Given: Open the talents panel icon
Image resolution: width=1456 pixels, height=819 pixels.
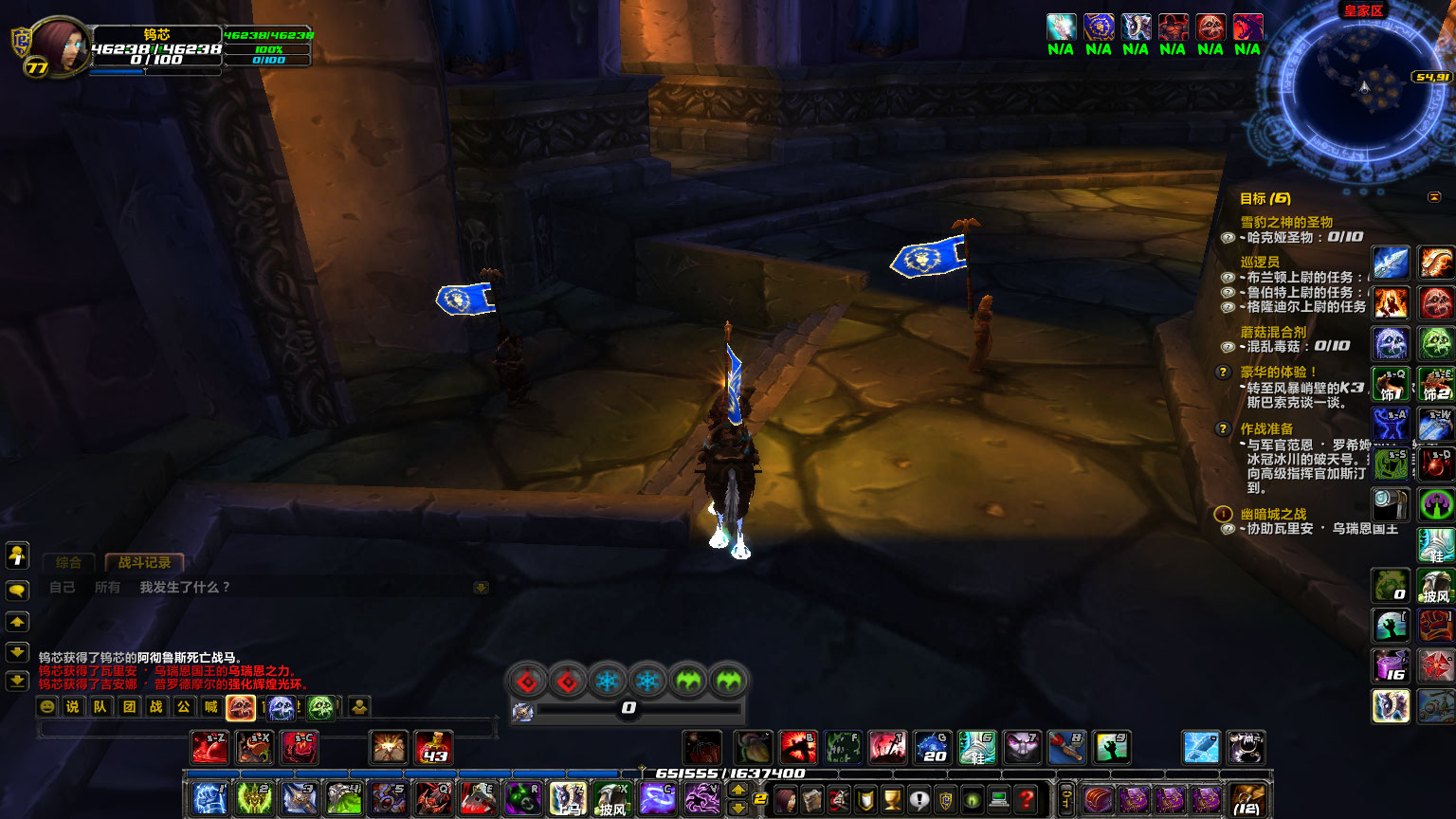Looking at the screenshot, I should 839,799.
